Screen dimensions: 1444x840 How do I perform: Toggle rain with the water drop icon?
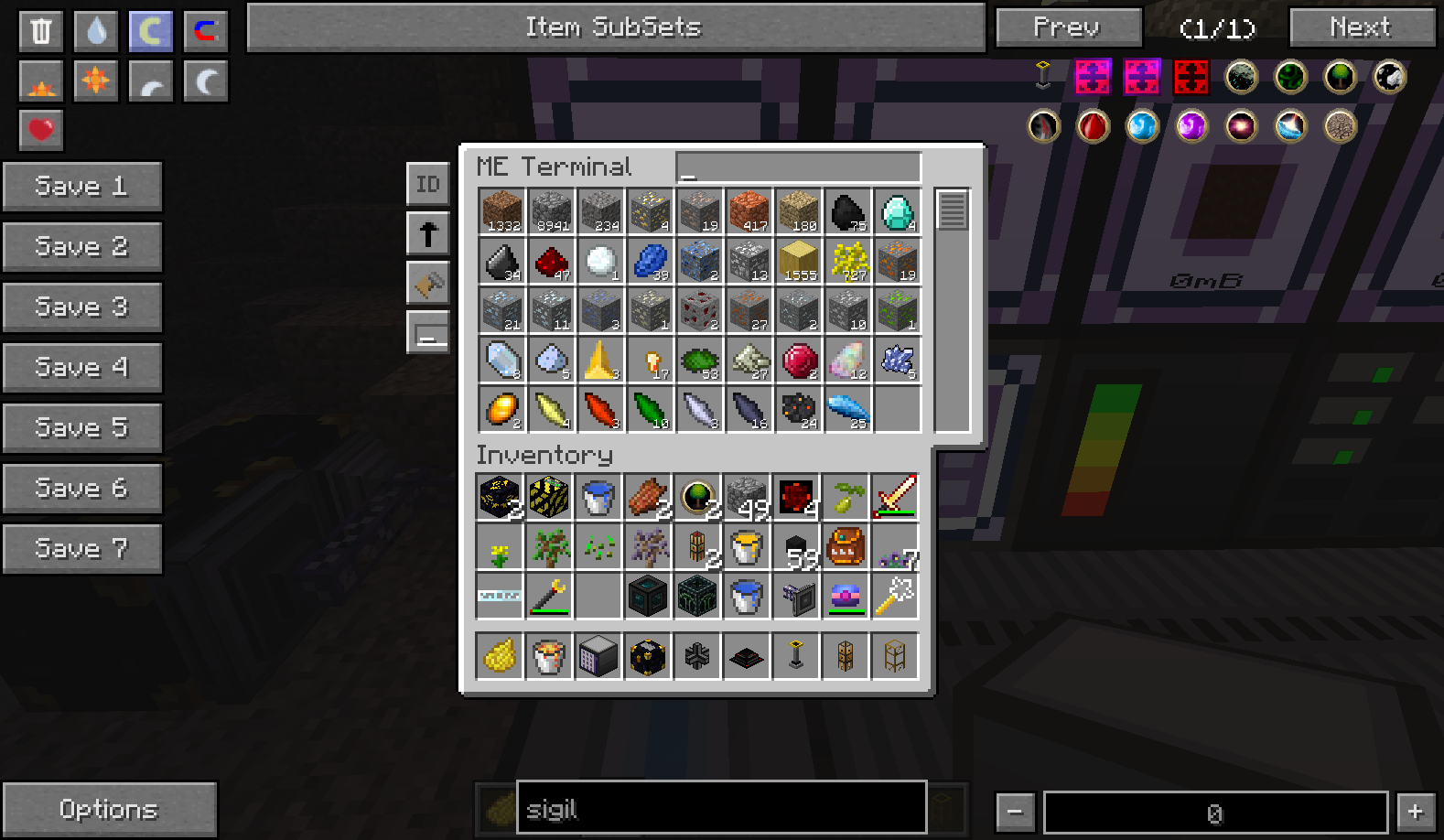point(96,31)
